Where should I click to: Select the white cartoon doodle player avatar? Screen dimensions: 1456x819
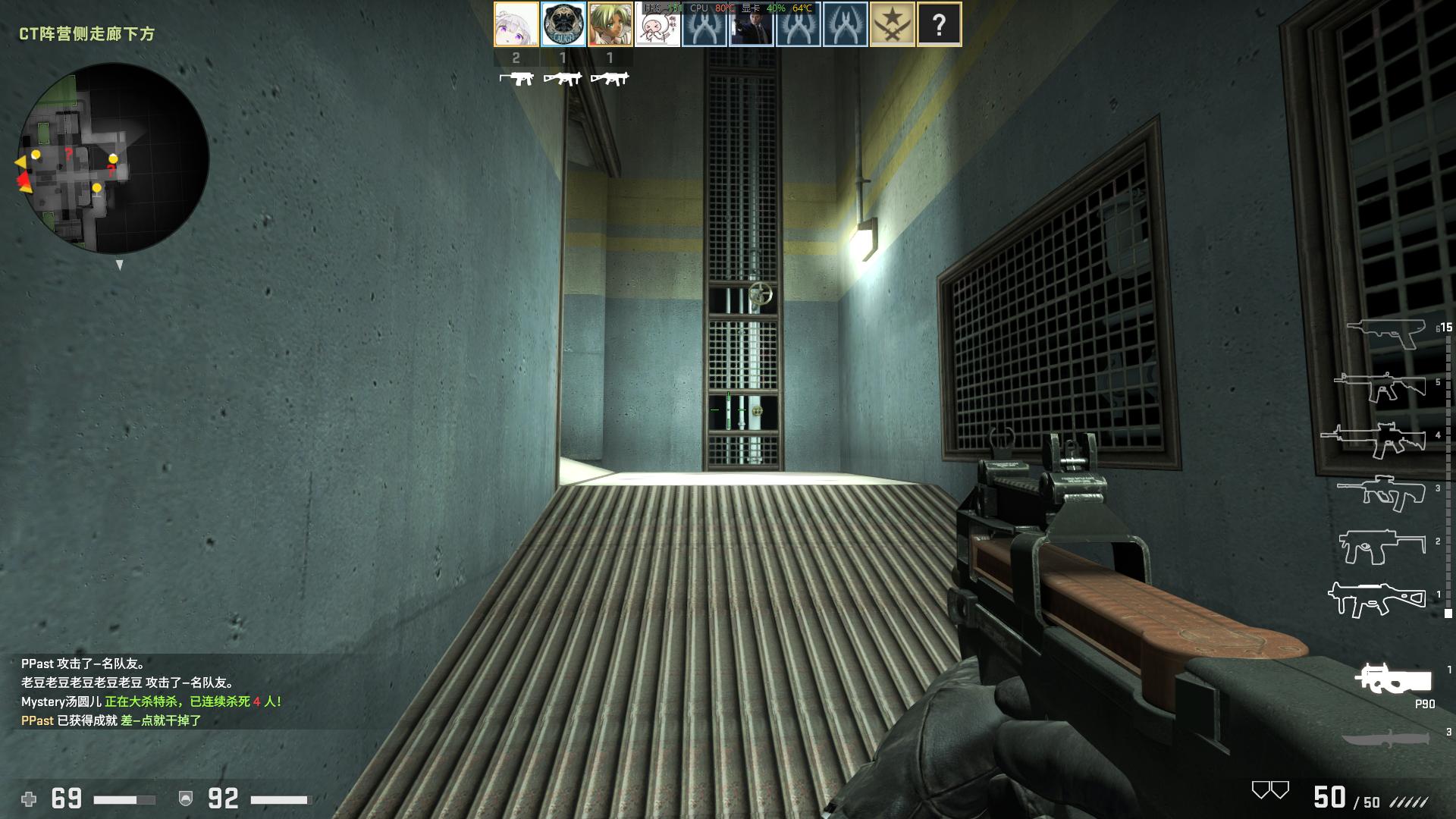pos(657,26)
